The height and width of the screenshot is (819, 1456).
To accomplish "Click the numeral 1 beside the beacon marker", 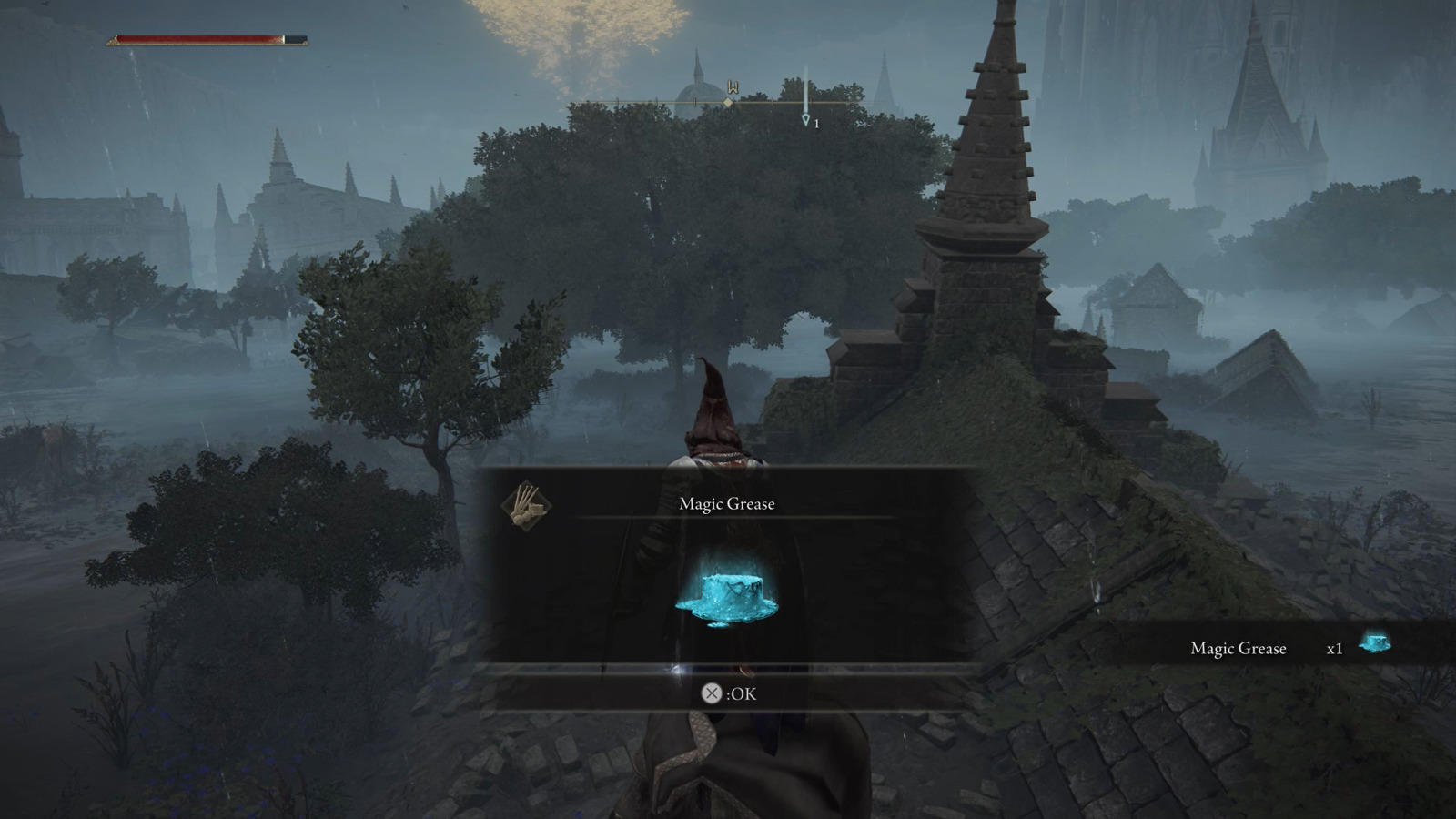I will [x=817, y=124].
